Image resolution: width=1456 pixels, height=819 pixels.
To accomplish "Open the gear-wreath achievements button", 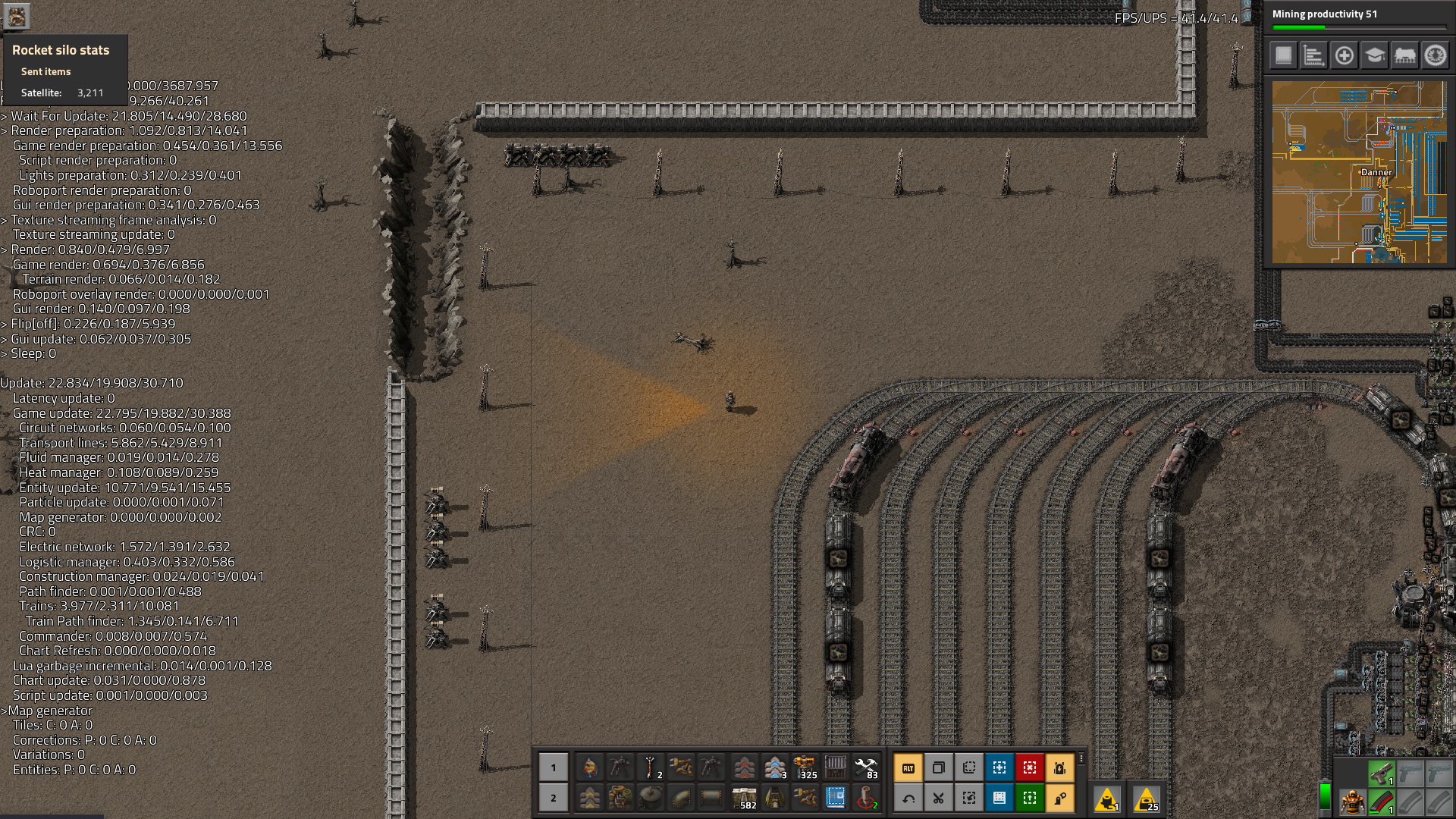I will 1435,55.
